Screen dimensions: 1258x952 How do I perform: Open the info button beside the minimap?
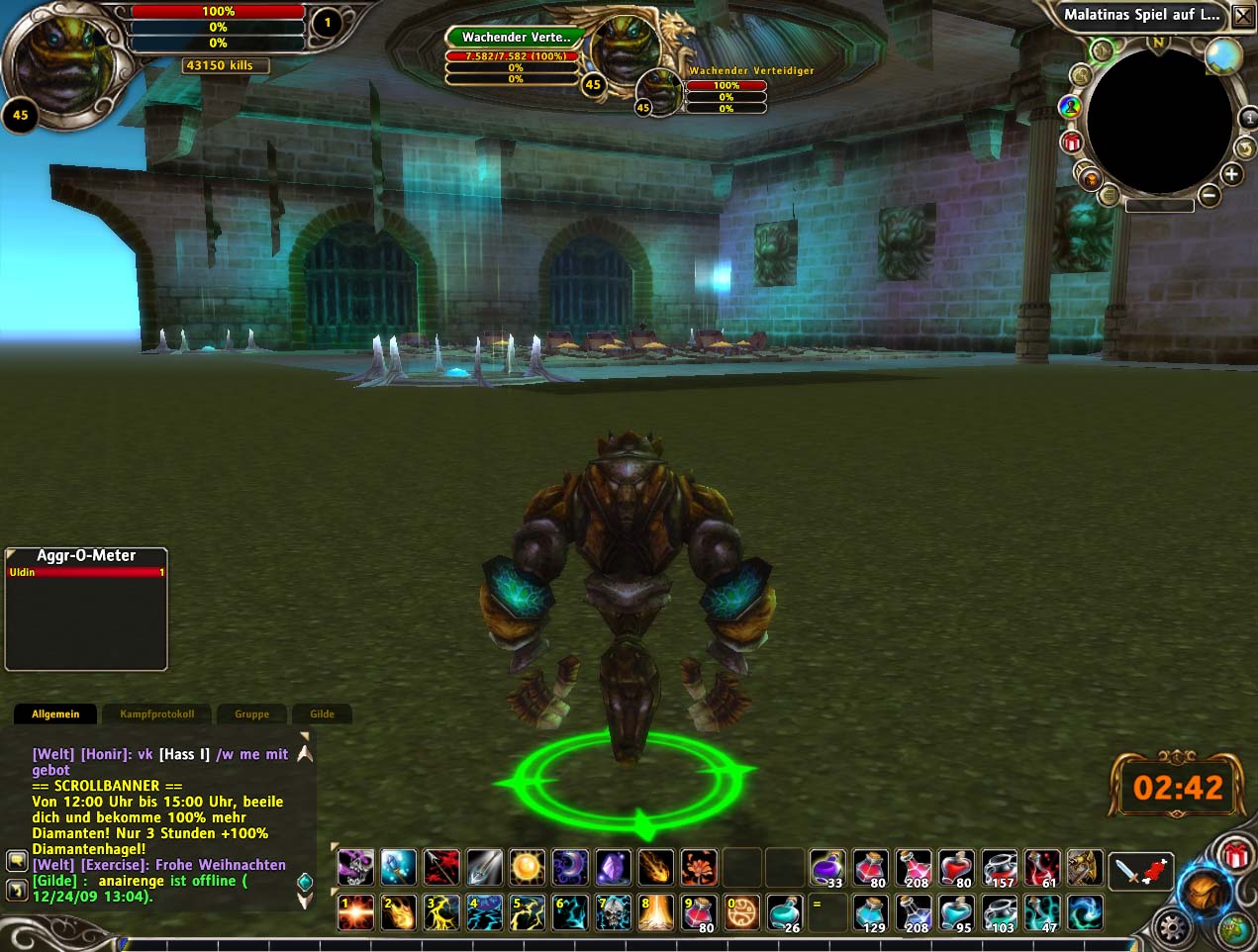click(x=1249, y=118)
